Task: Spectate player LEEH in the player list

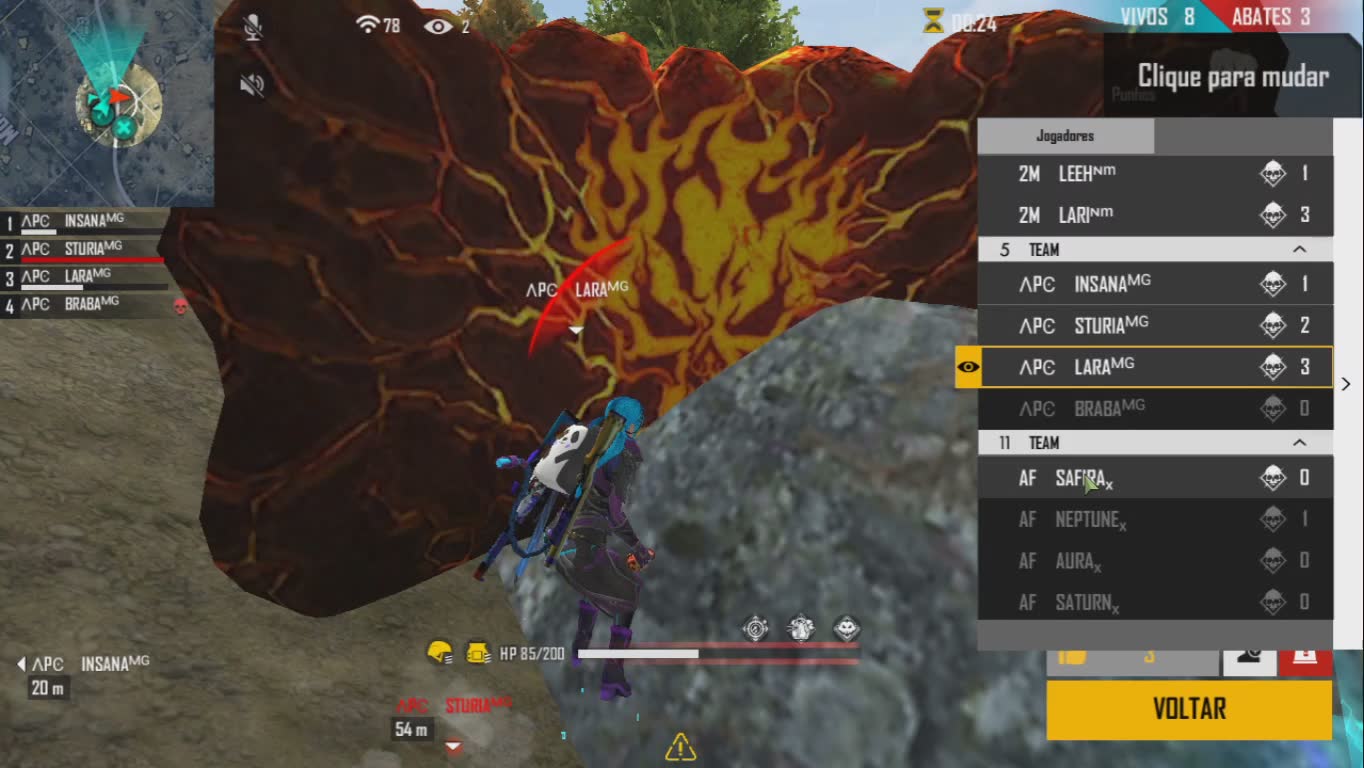Action: (x=1154, y=174)
